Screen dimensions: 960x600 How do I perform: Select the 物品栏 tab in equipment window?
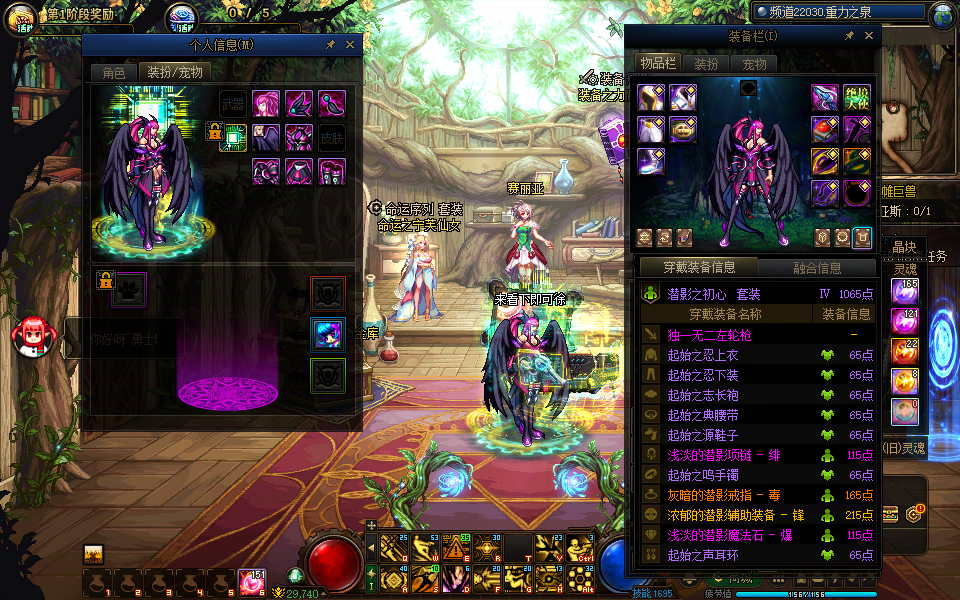657,64
